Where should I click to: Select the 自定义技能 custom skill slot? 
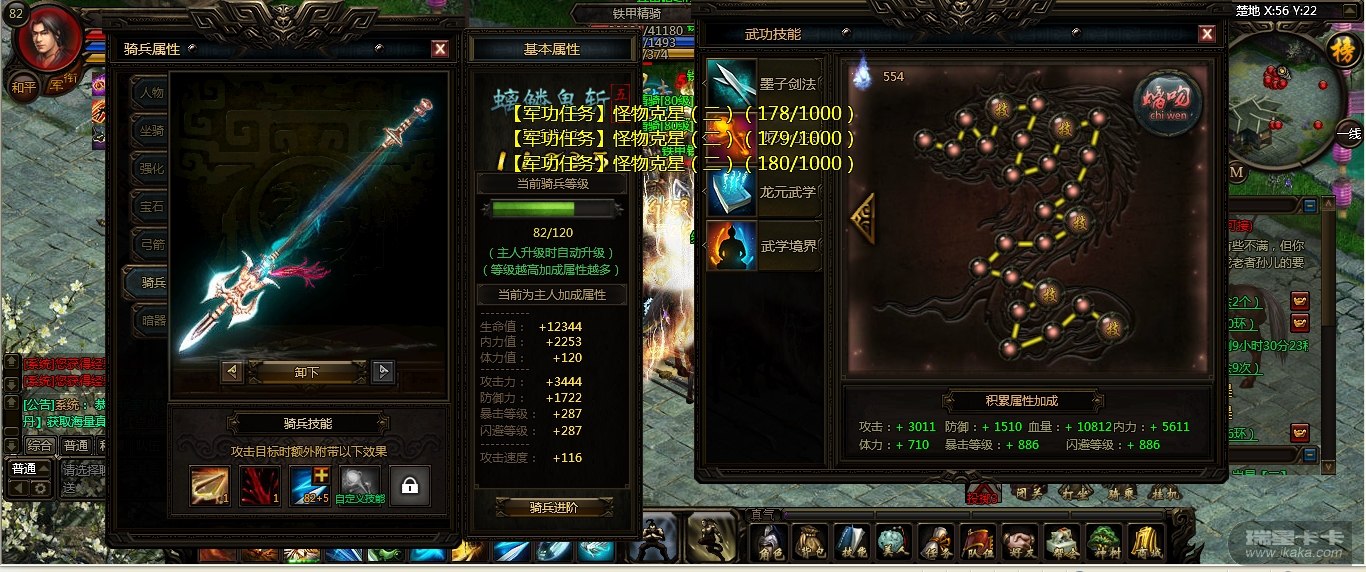[360, 486]
